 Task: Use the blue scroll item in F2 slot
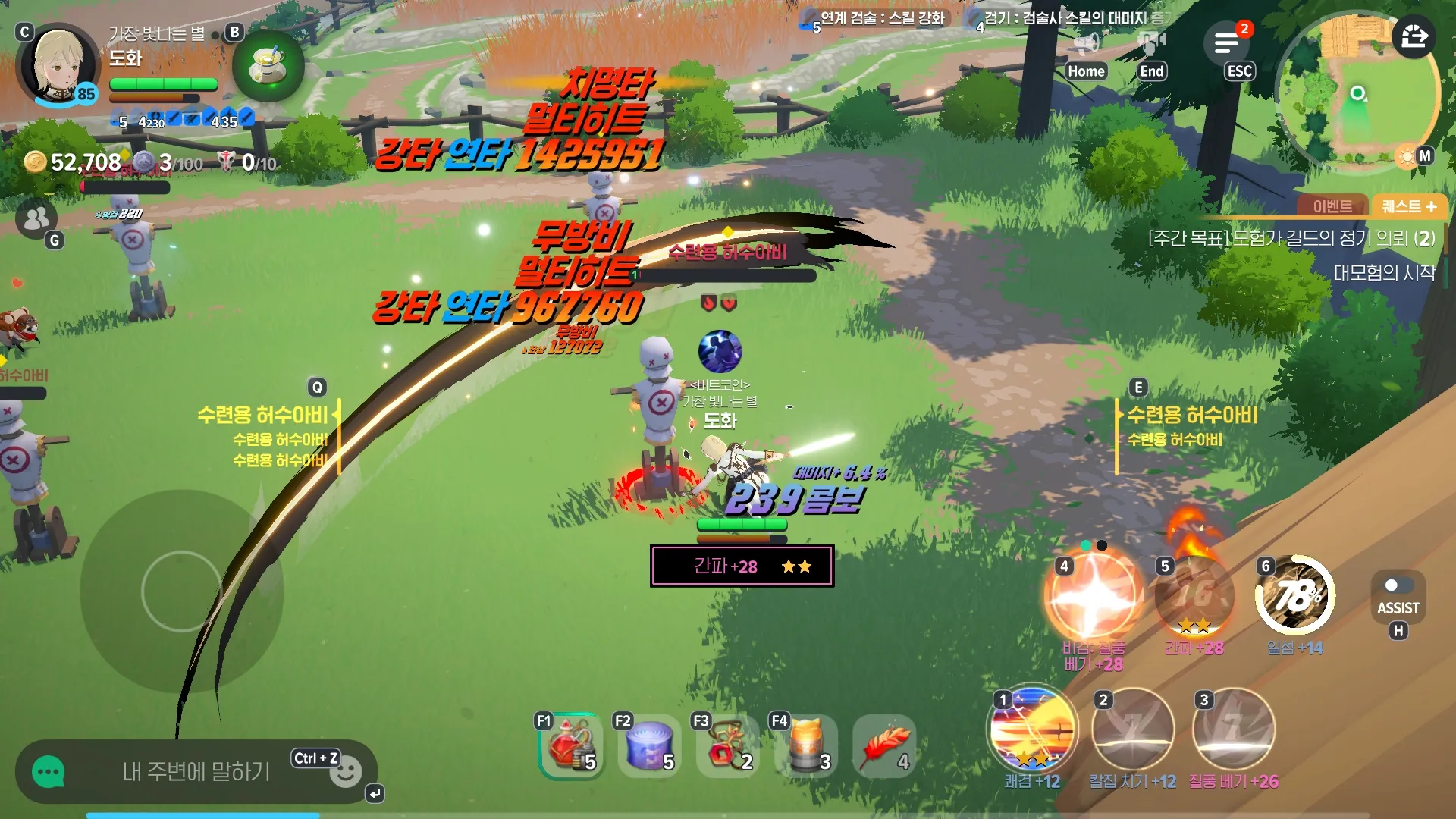[x=649, y=745]
